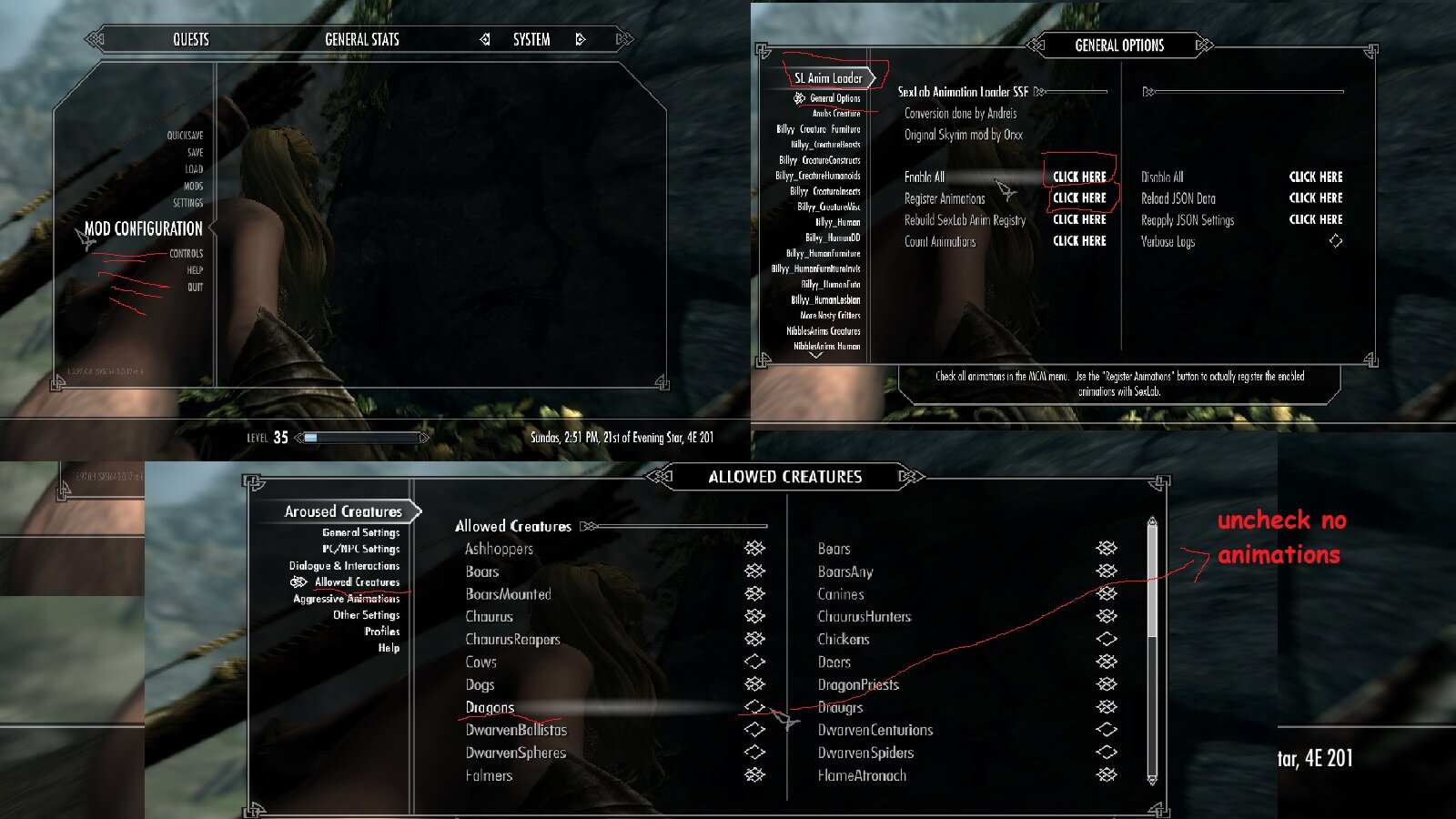
Task: Click the star icon next to Falmers
Action: click(755, 775)
